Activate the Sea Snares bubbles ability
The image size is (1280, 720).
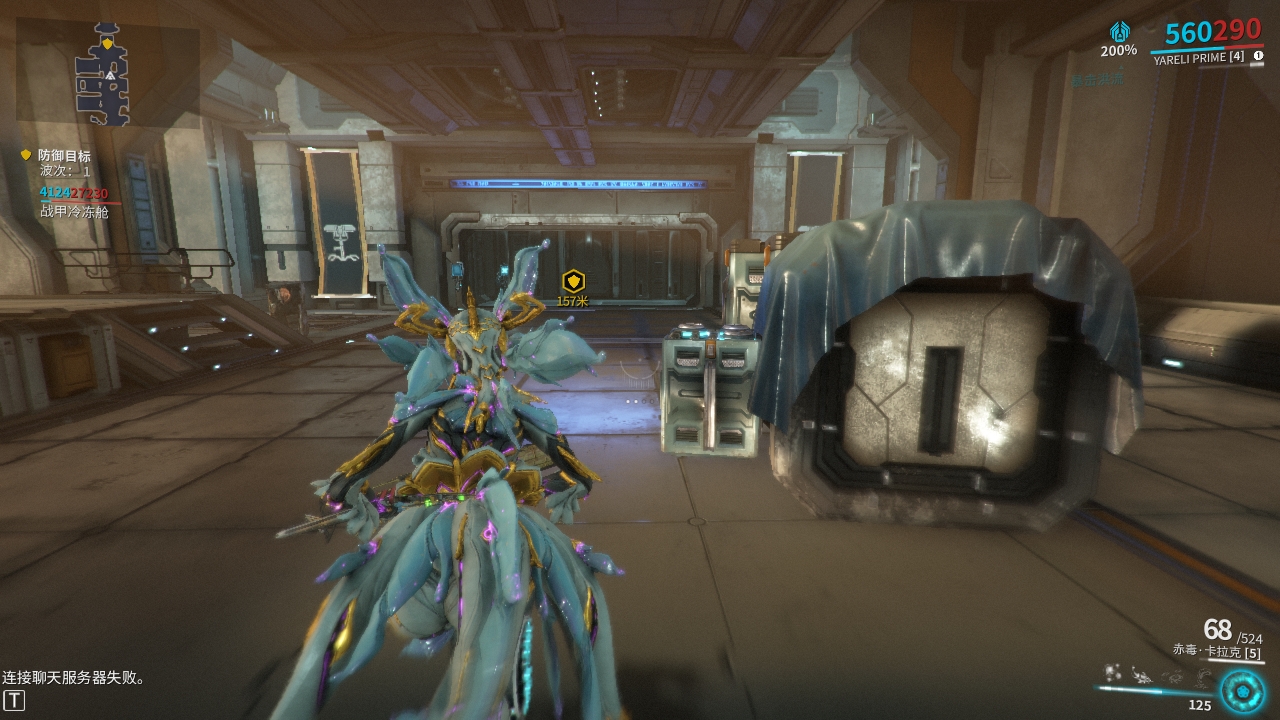pos(1112,673)
